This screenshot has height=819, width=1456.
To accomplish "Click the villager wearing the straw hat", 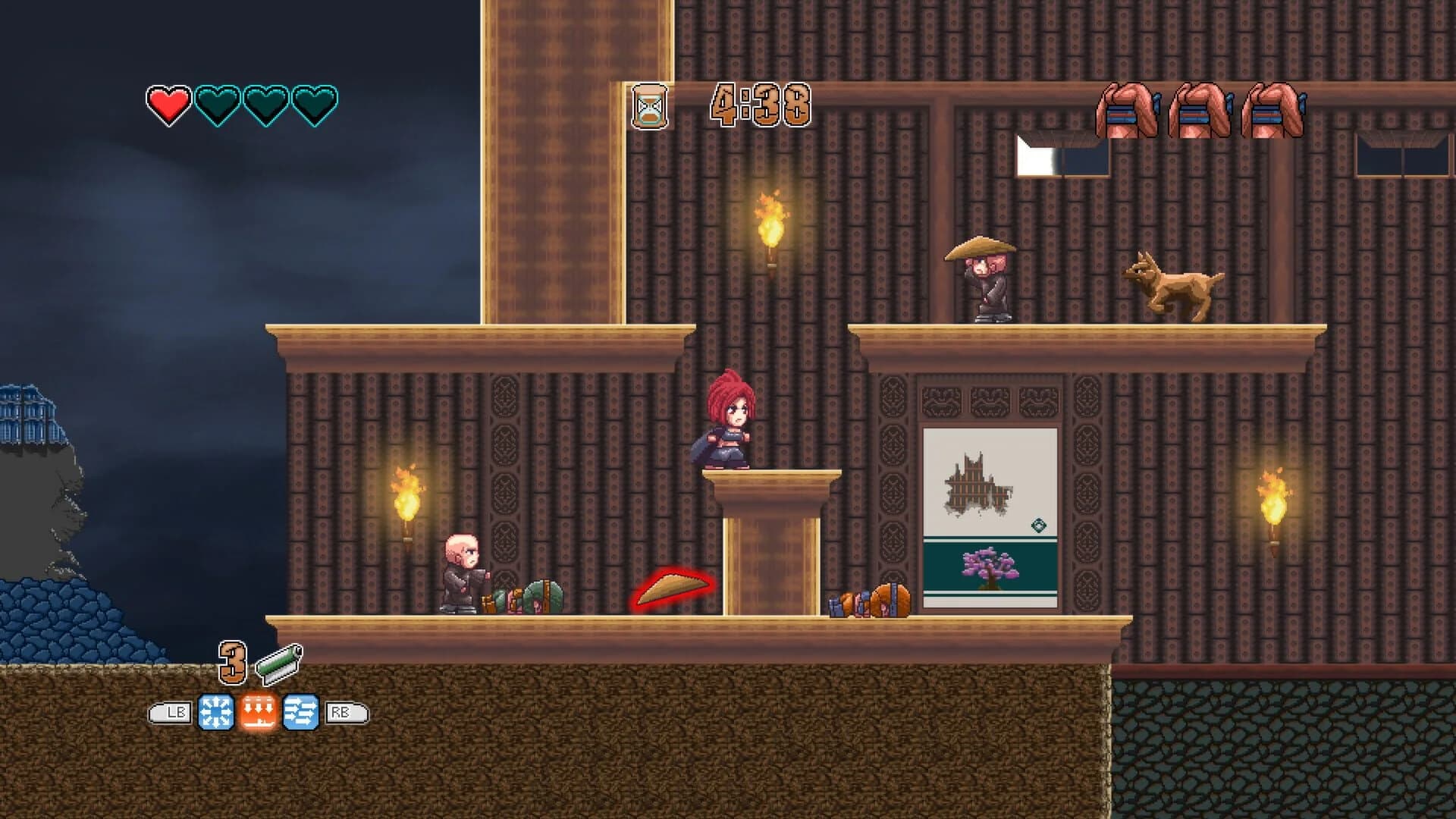I will [x=987, y=281].
